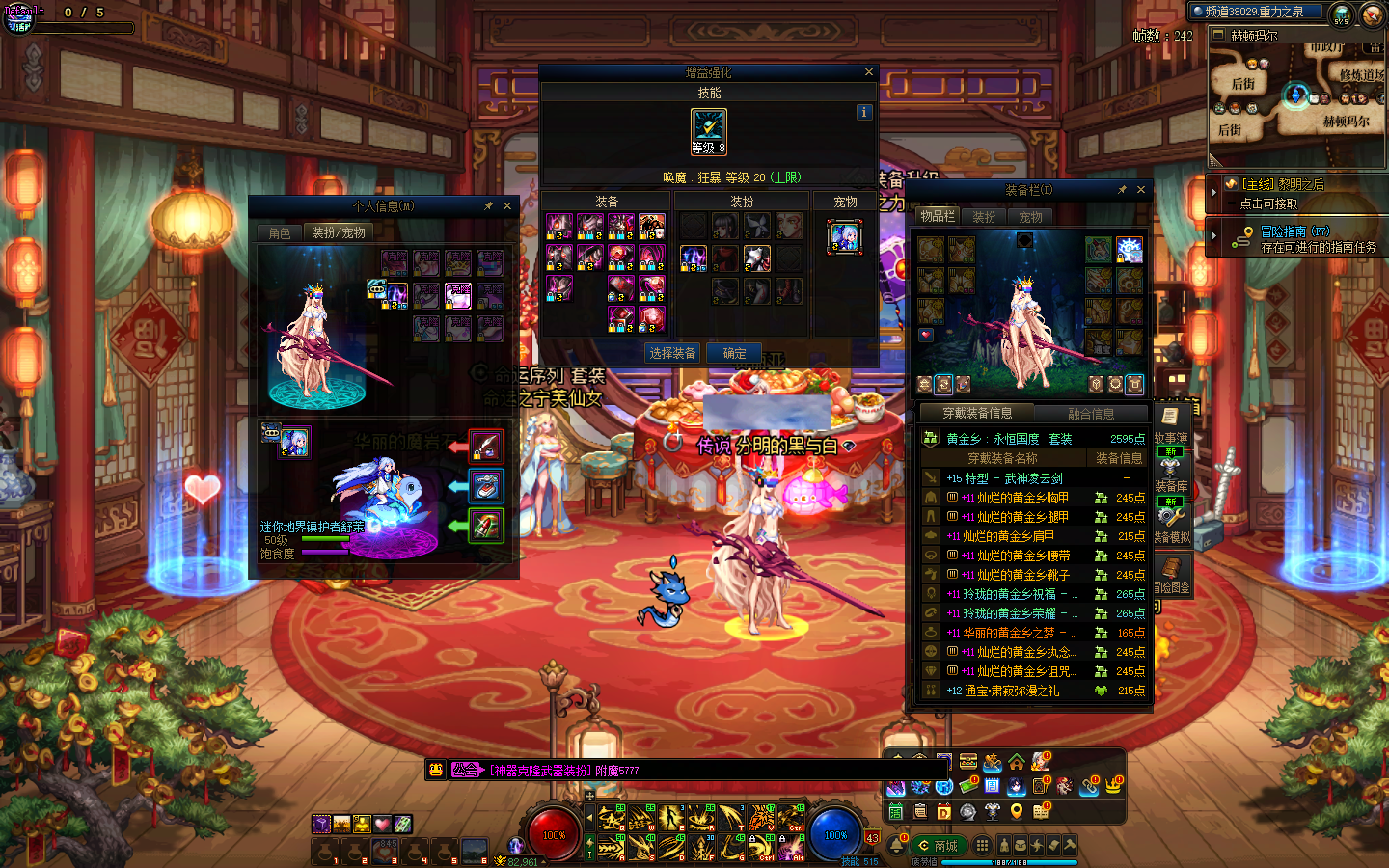
Task: Click the 选择装备 button
Action: coord(672,353)
